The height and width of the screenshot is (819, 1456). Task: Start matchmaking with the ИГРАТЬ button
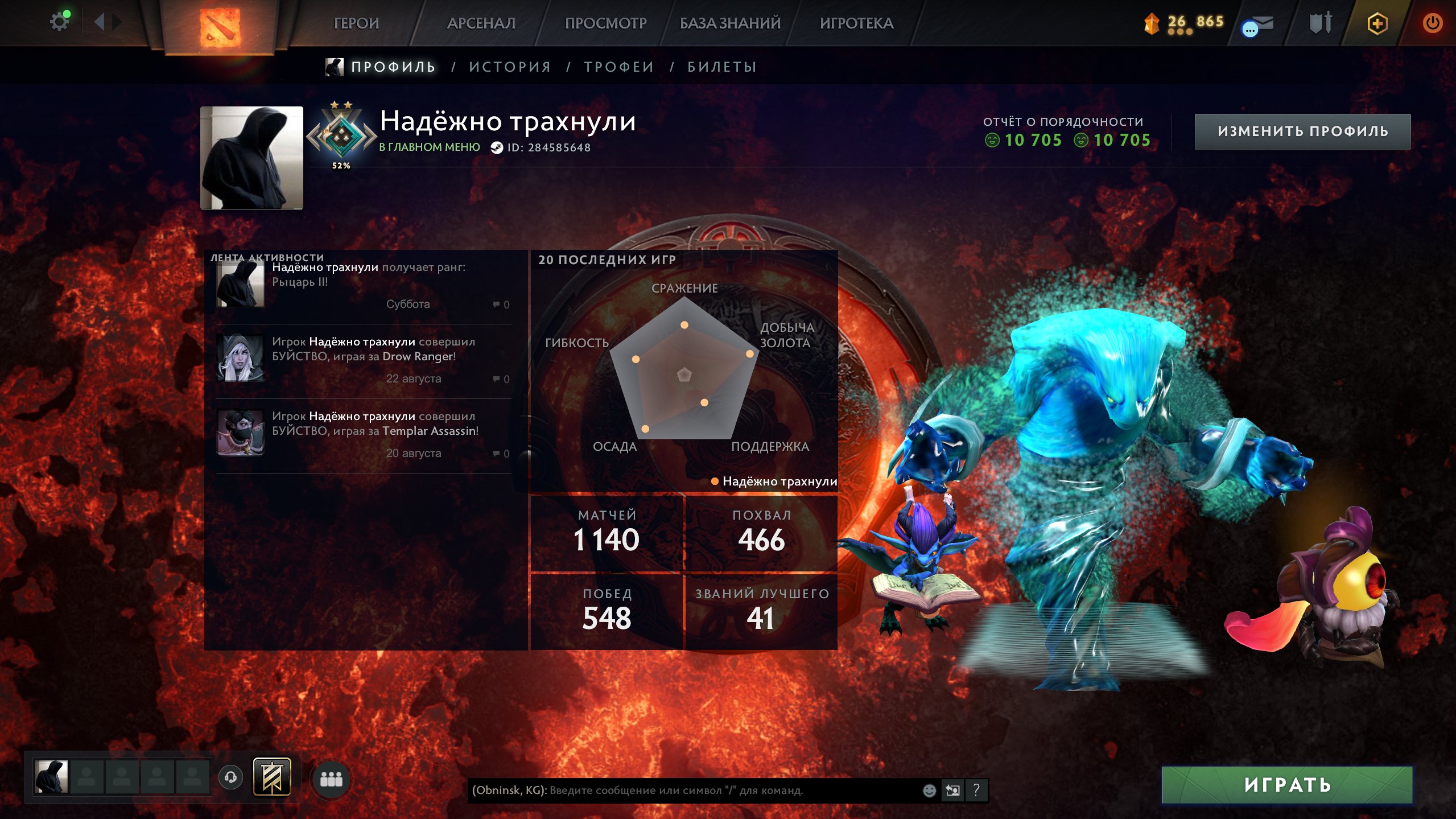(x=1287, y=785)
